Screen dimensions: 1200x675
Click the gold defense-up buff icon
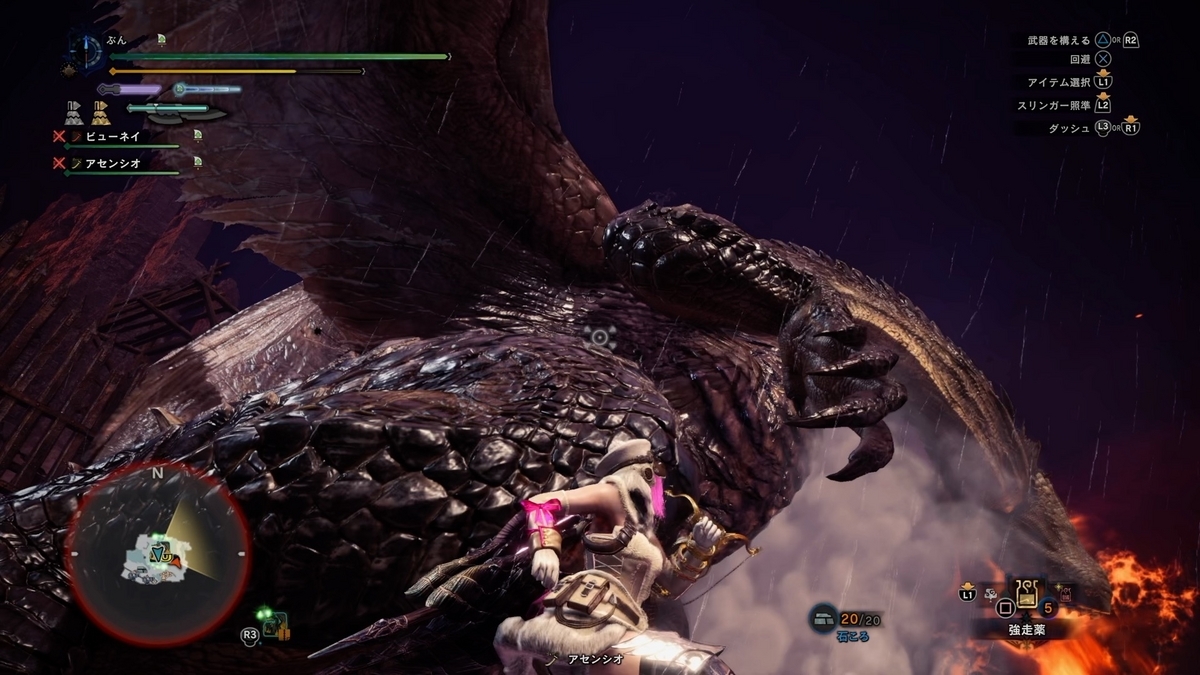tap(100, 111)
